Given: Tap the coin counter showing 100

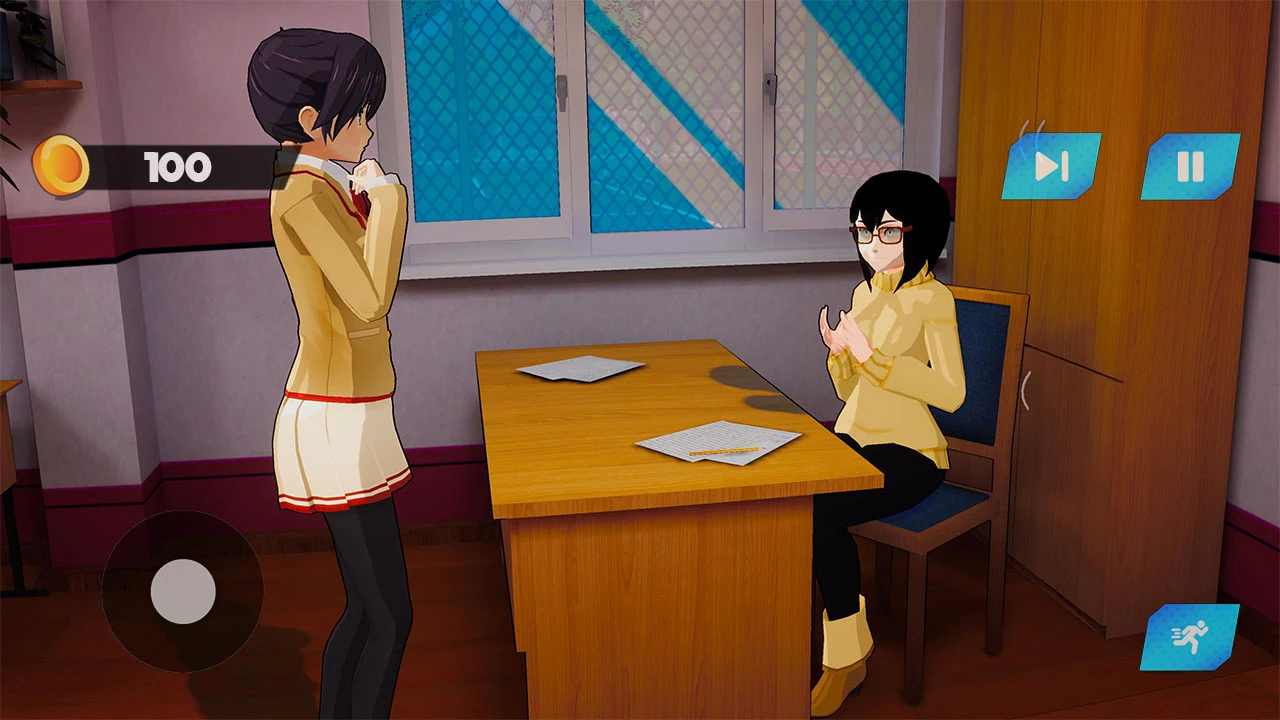Looking at the screenshot, I should pos(178,167).
